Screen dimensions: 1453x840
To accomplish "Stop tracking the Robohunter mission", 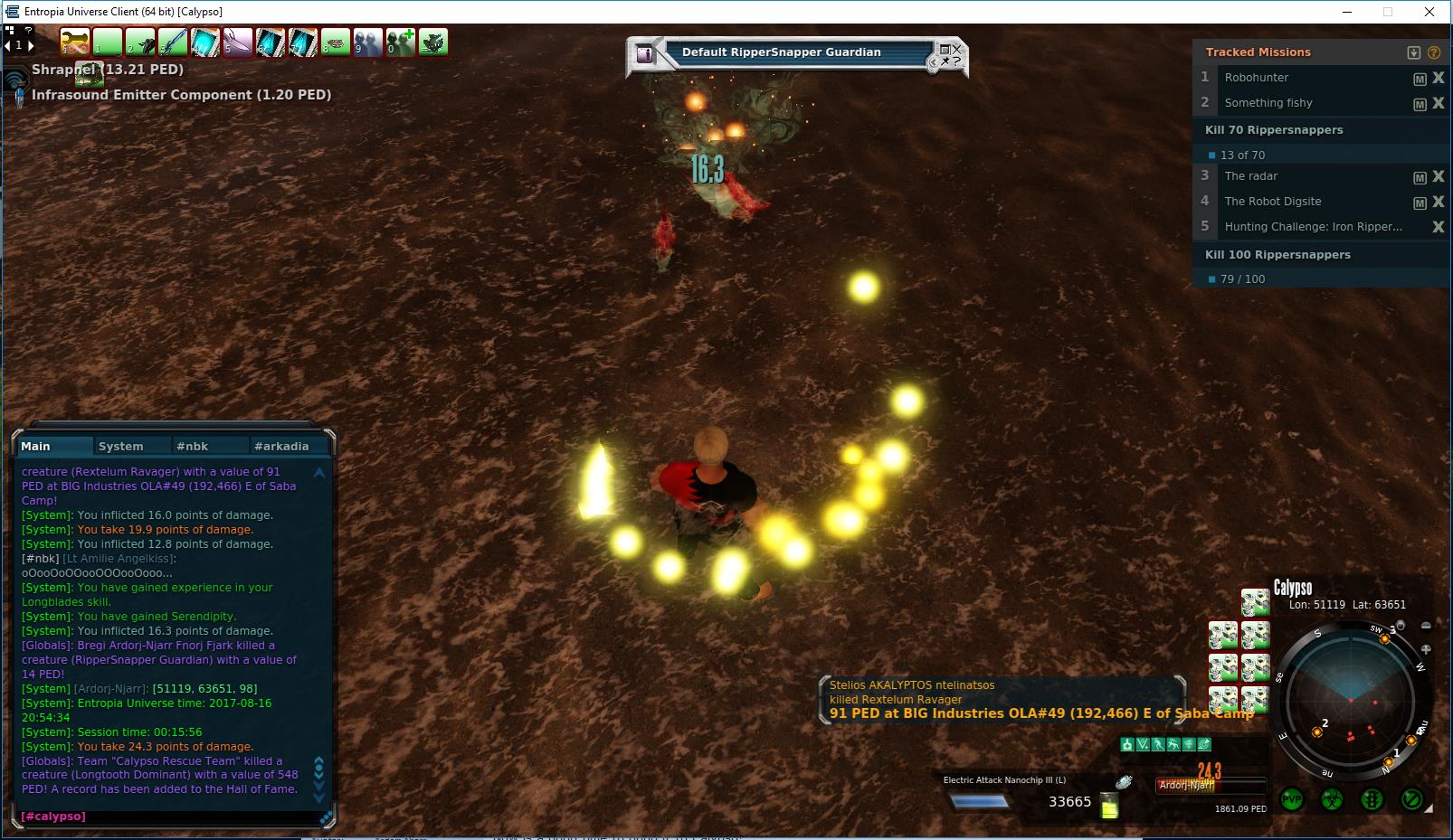I will (x=1438, y=78).
